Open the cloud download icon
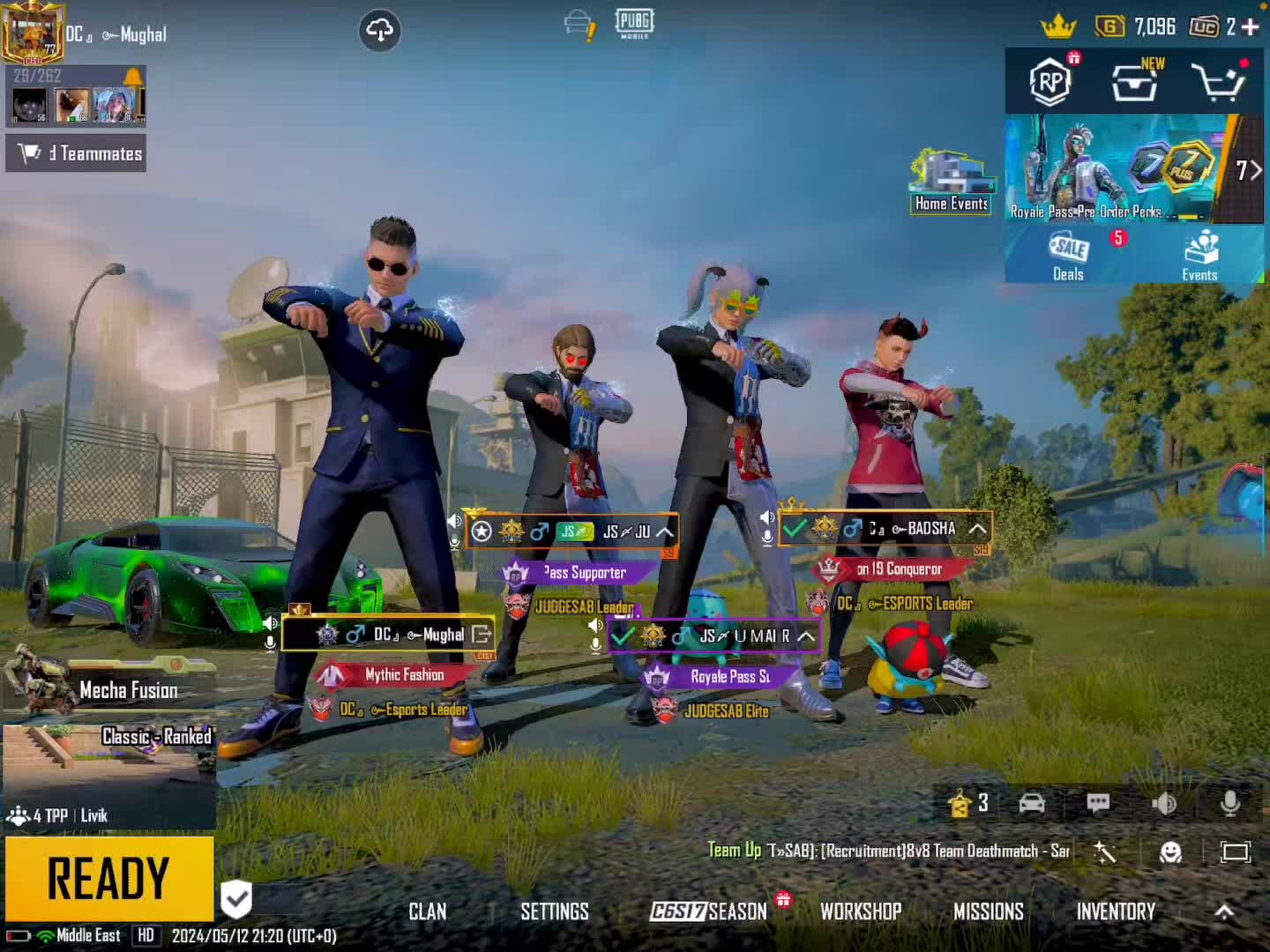The height and width of the screenshot is (952, 1270). tap(380, 31)
